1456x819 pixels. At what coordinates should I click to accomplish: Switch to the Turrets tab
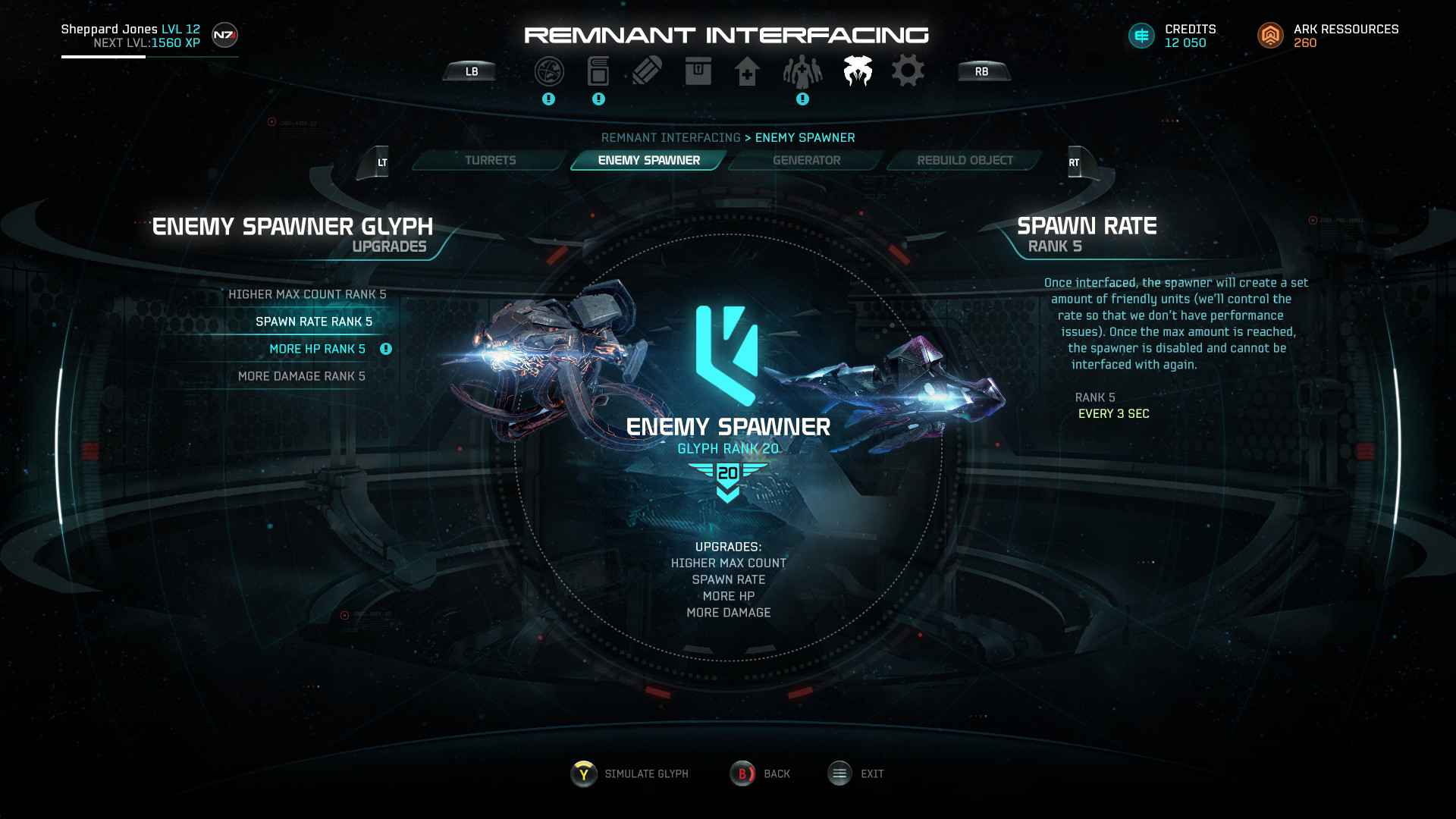tap(490, 161)
